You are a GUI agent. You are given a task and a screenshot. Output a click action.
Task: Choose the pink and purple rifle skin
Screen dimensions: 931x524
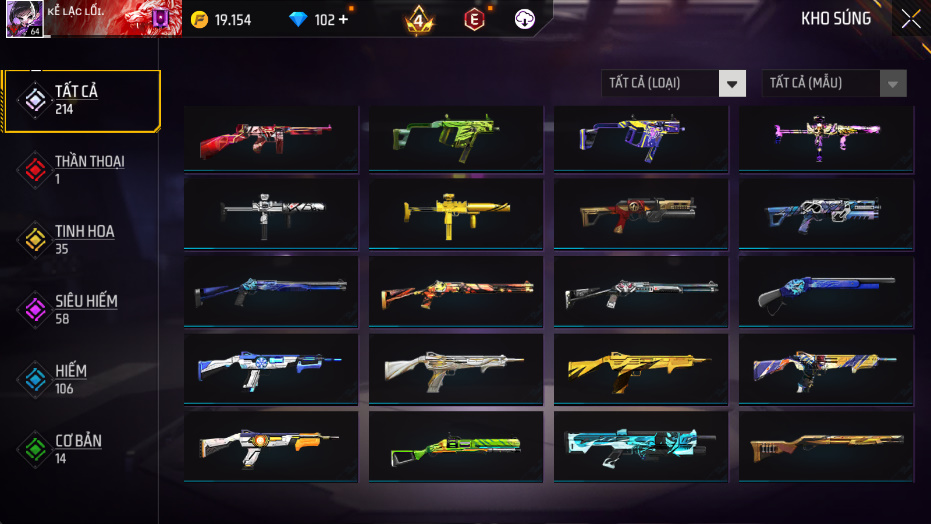[825, 136]
